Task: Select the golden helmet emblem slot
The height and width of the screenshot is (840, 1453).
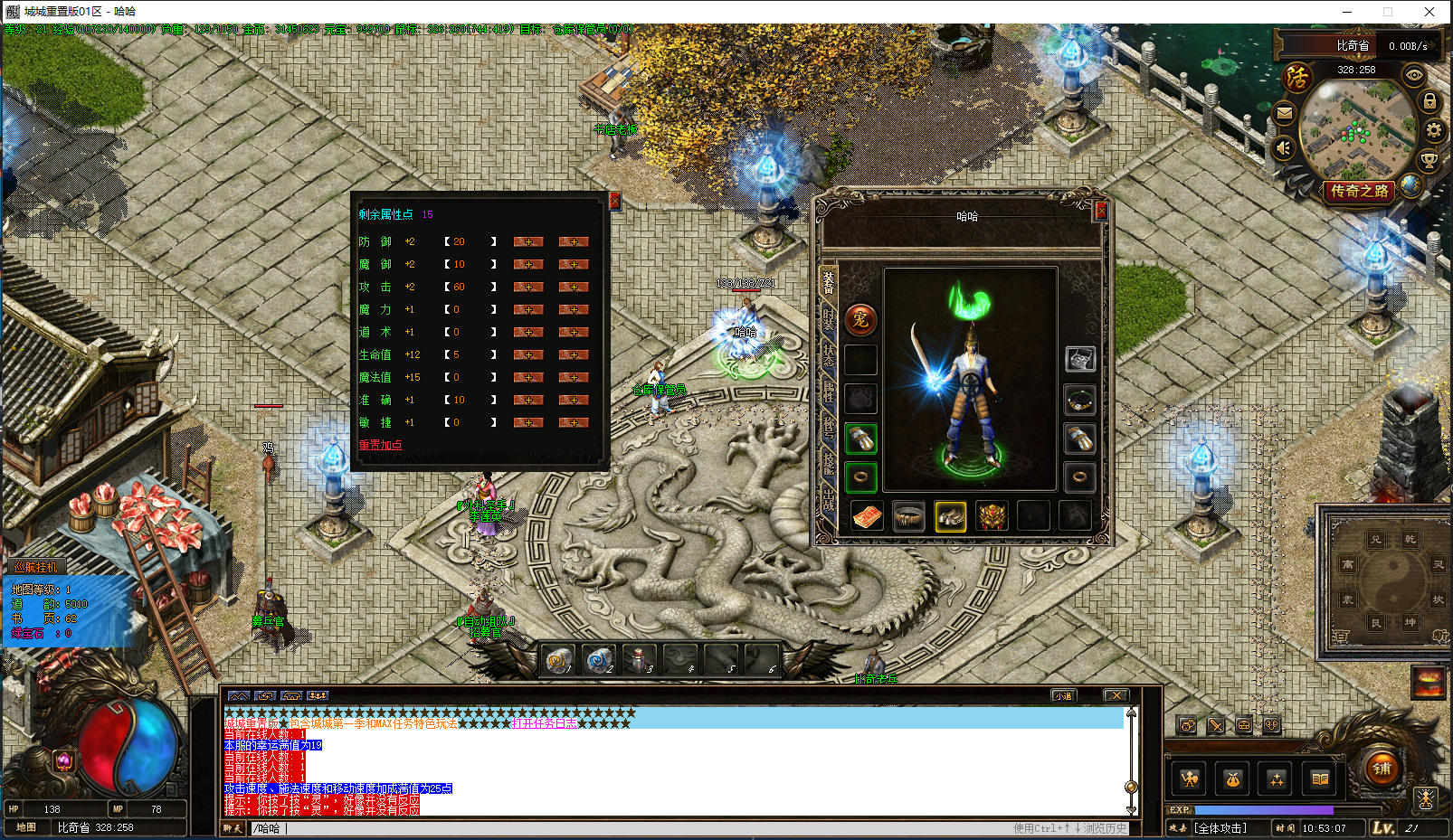Action: click(x=992, y=516)
